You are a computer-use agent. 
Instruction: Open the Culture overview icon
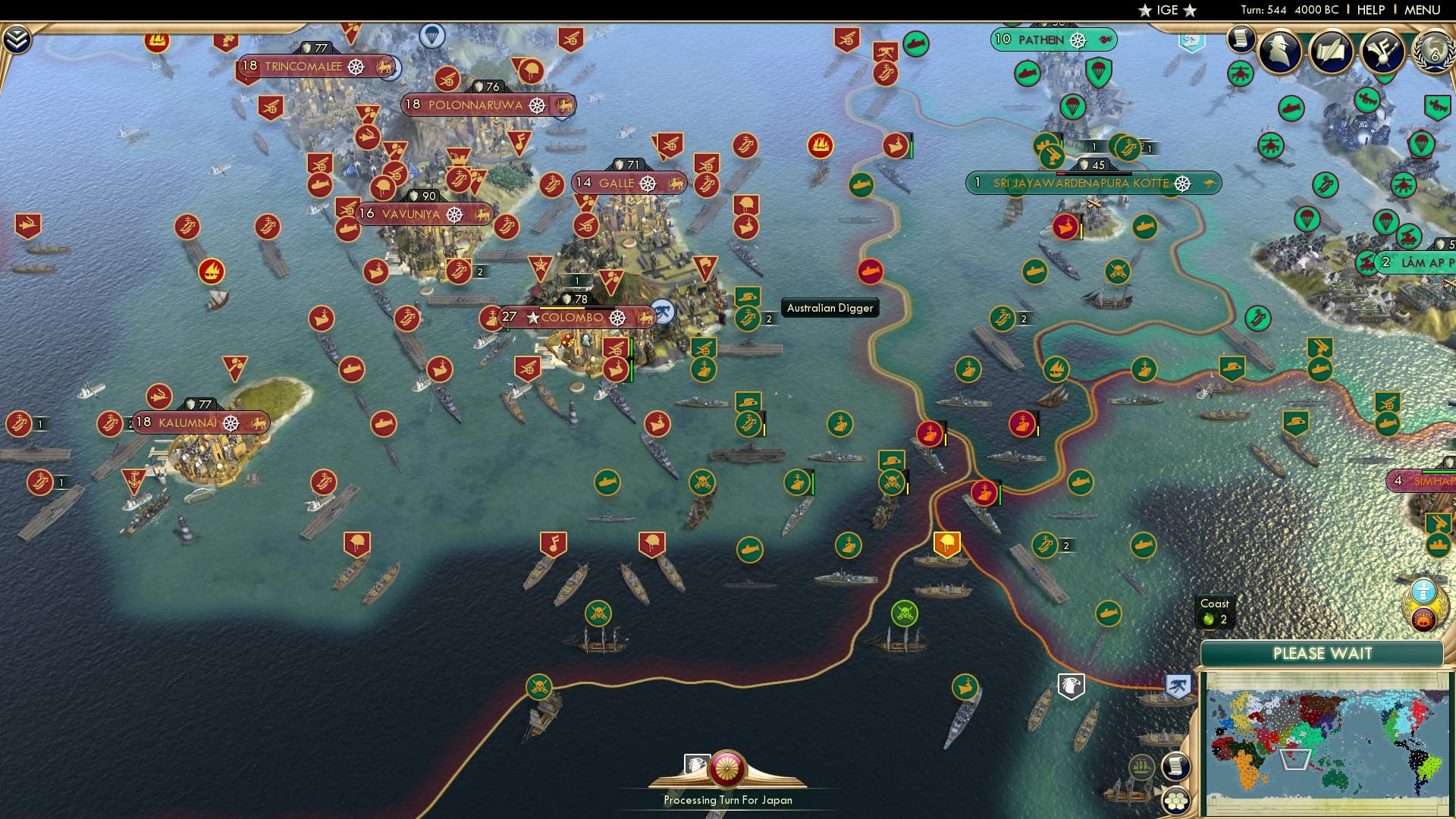click(1382, 51)
